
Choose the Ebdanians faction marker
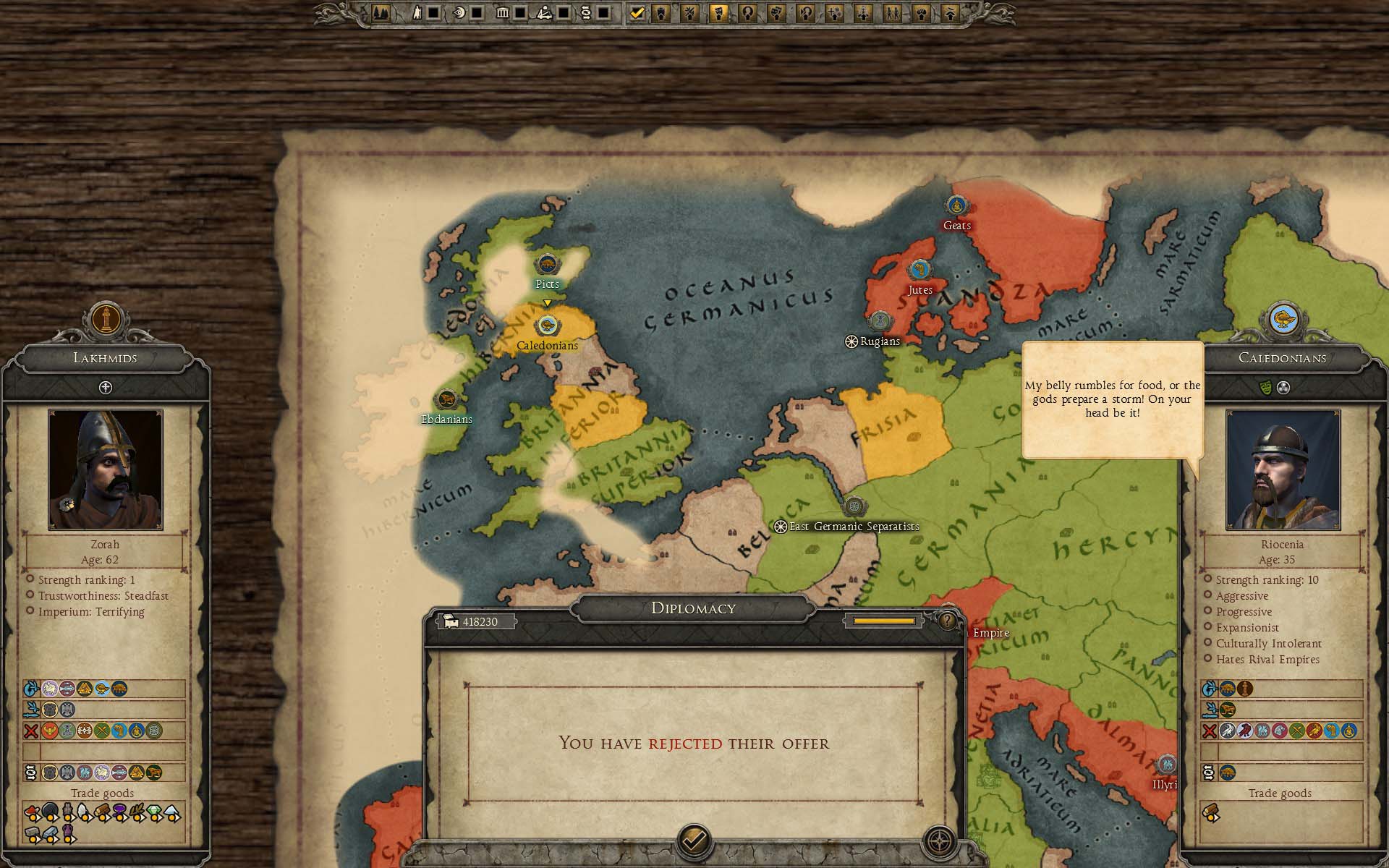tap(446, 400)
